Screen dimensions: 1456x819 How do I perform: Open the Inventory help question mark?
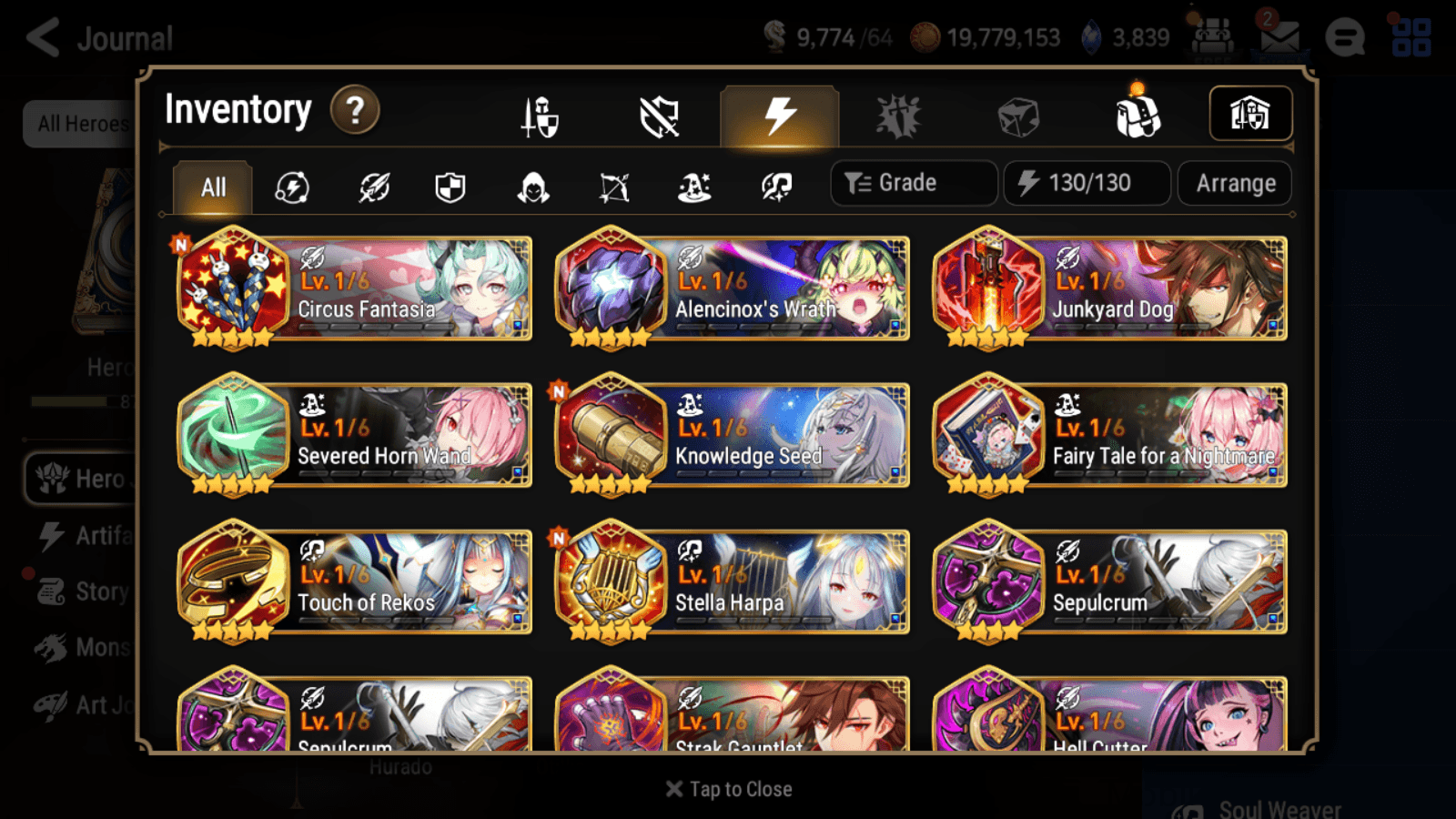coord(354,109)
